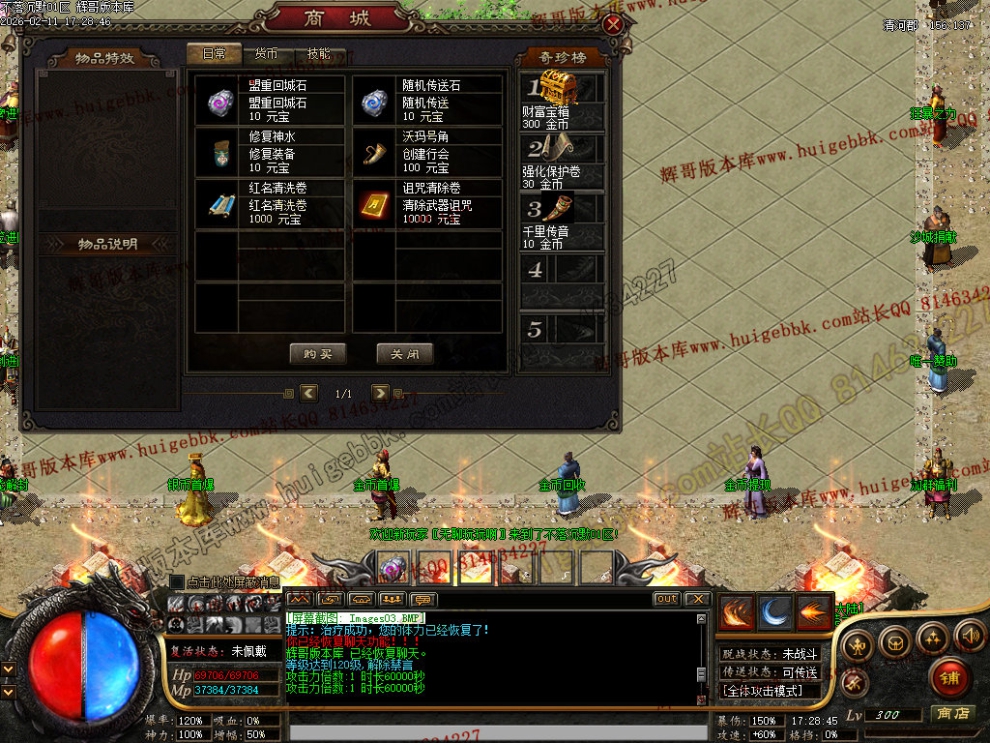990x743 pixels.
Task: Select the 诅咒清除卷 item
Action: [x=426, y=204]
